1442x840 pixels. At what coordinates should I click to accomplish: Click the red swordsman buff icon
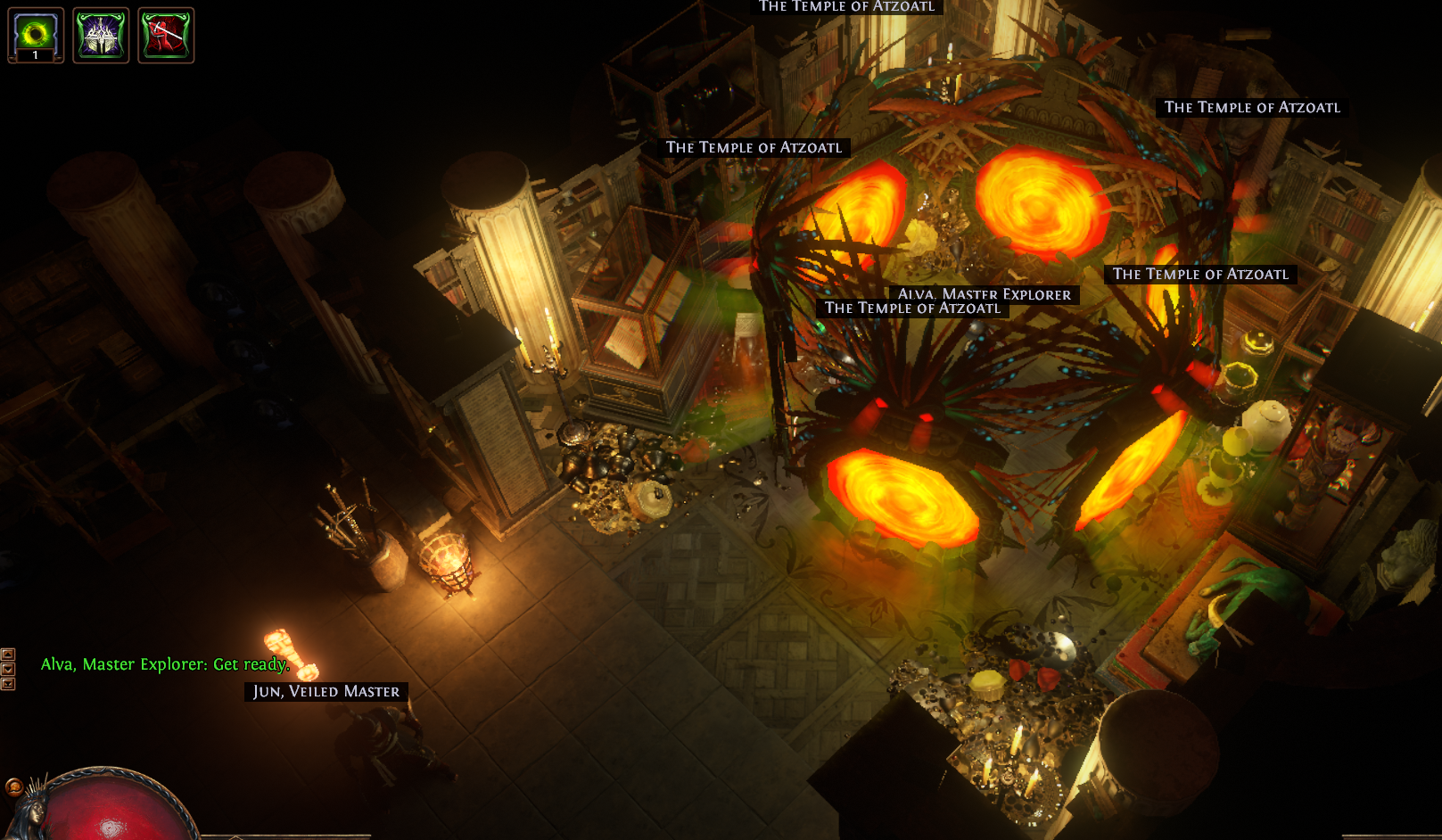[166, 35]
